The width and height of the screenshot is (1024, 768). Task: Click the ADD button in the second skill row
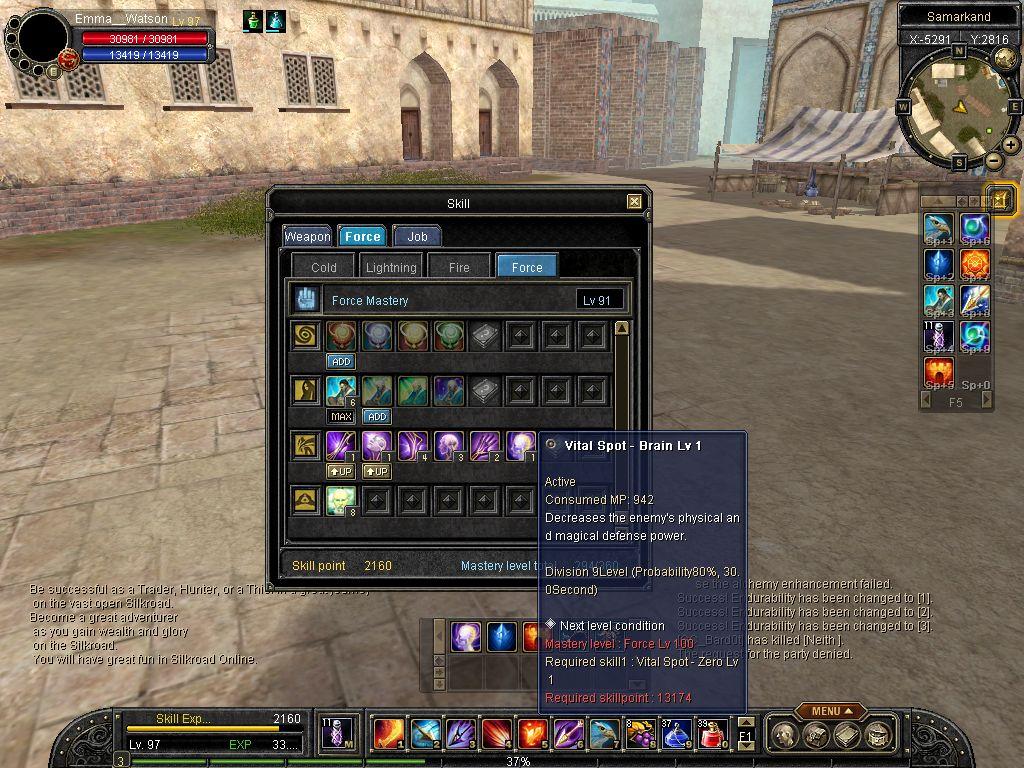coord(376,416)
